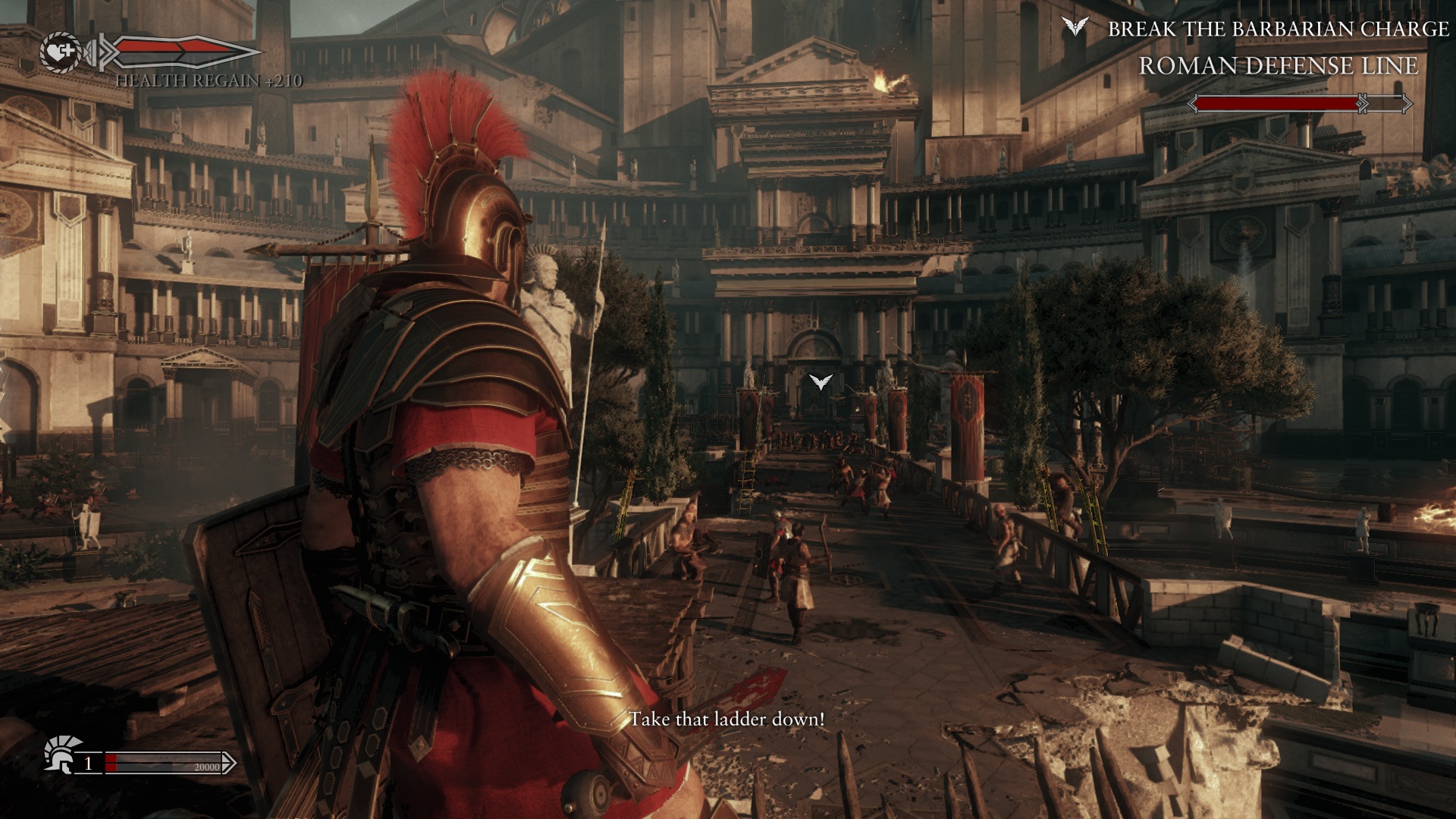Click the helmet level icon
The image size is (1456, 819).
(x=61, y=755)
